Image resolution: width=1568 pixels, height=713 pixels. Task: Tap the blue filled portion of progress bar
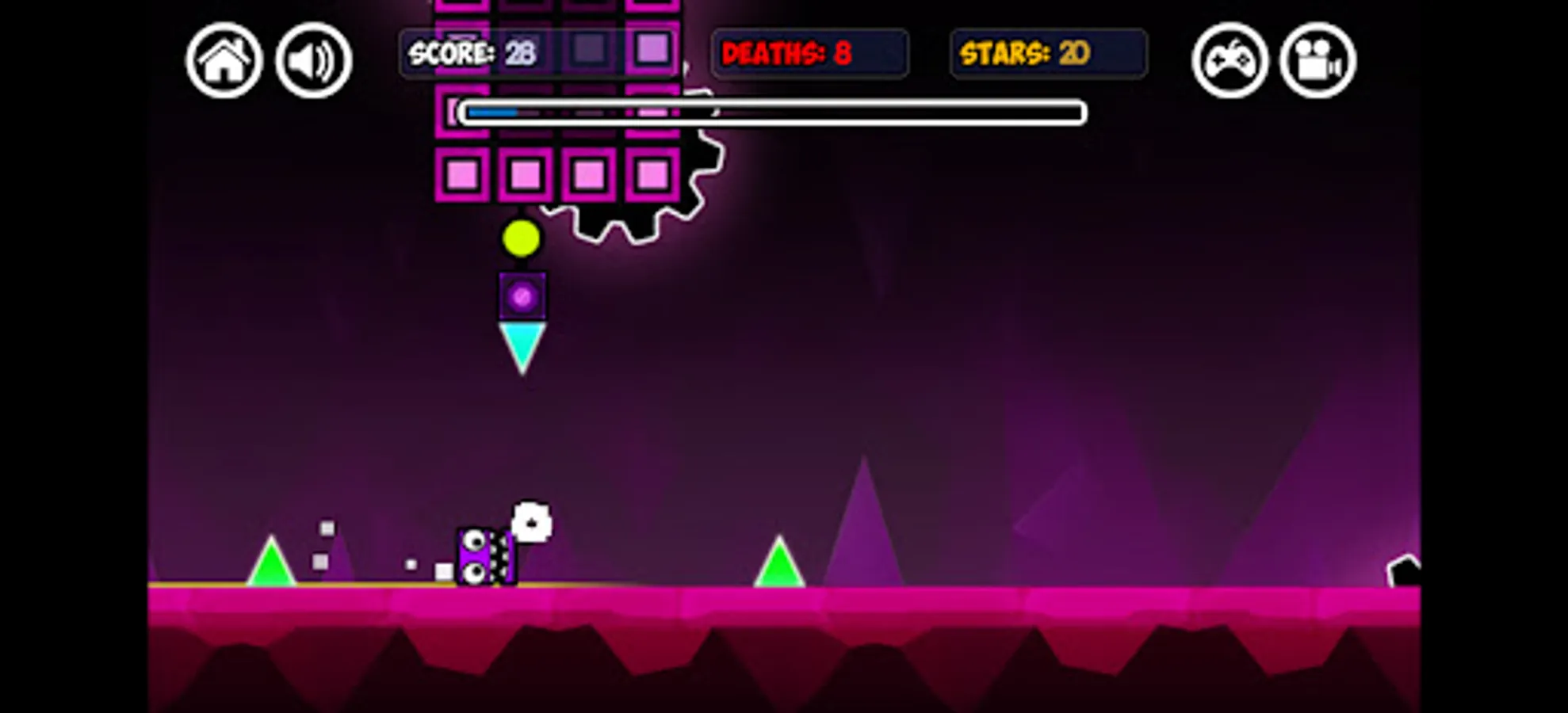coord(491,112)
